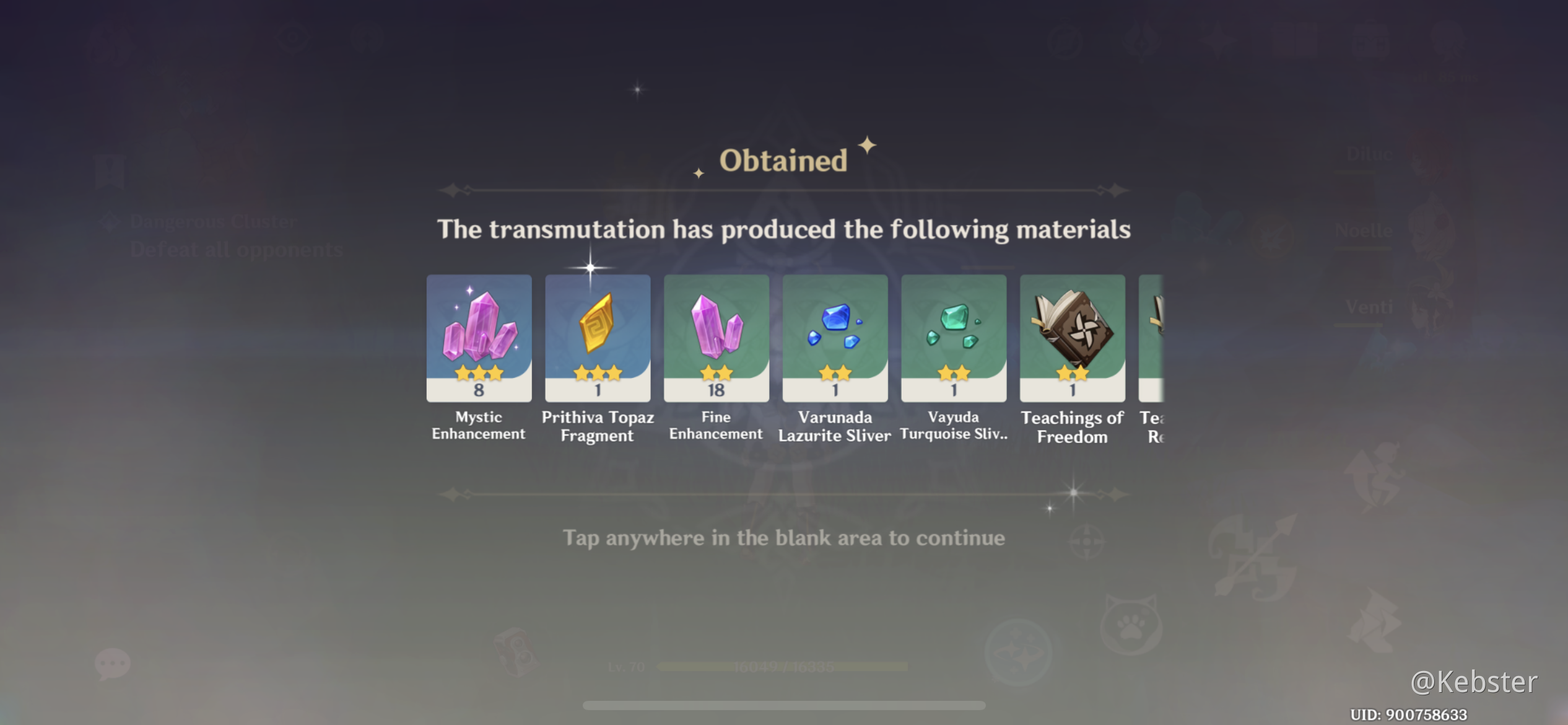Click the three-star rating under Mystic Enhancement

479,374
